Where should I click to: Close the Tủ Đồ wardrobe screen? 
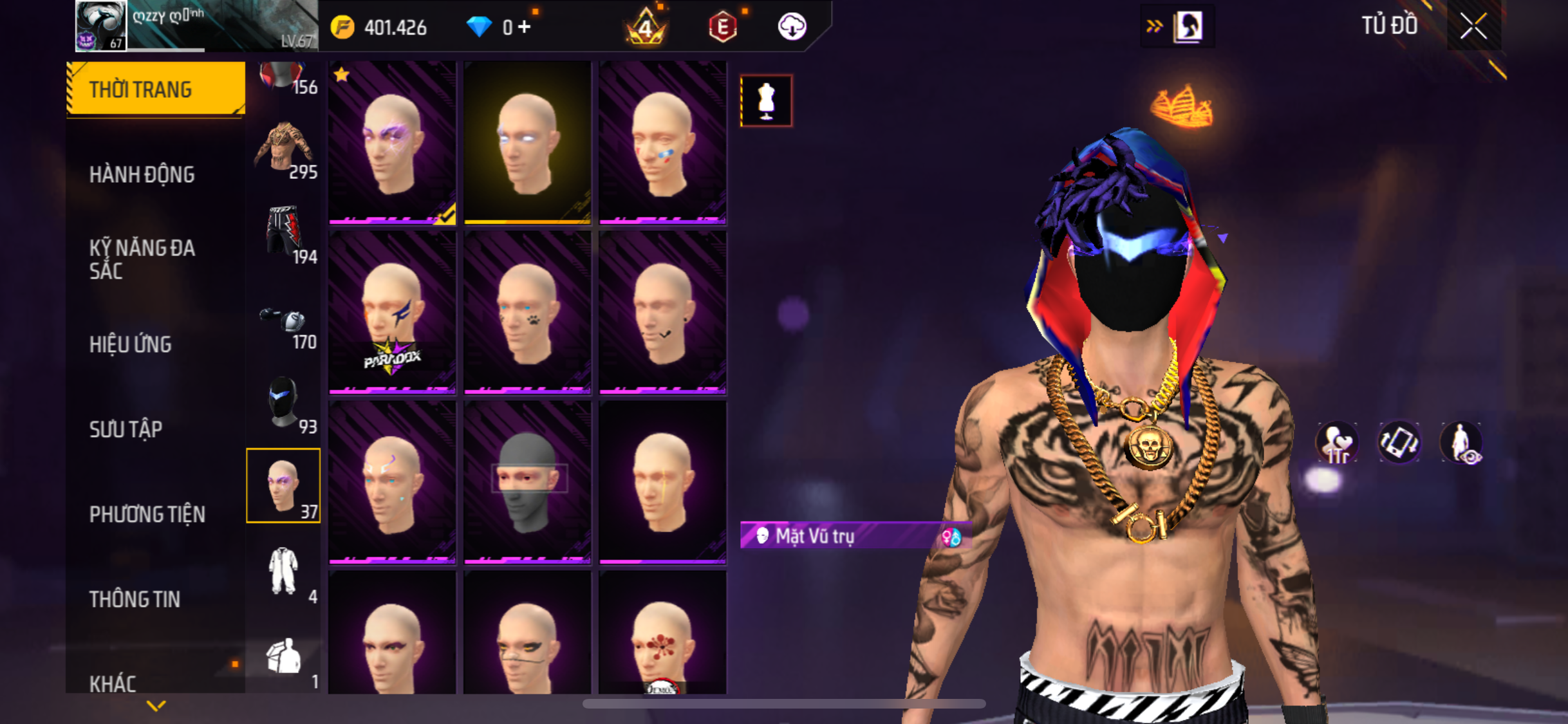pyautogui.click(x=1473, y=26)
